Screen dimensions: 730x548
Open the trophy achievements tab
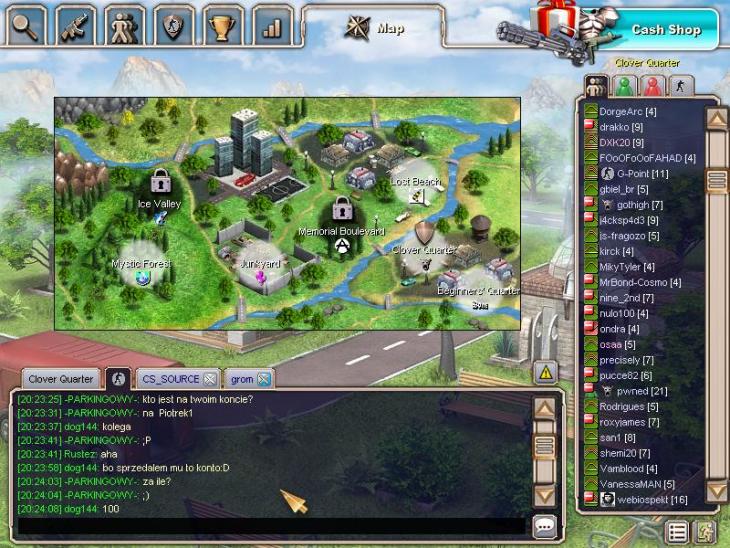point(224,25)
